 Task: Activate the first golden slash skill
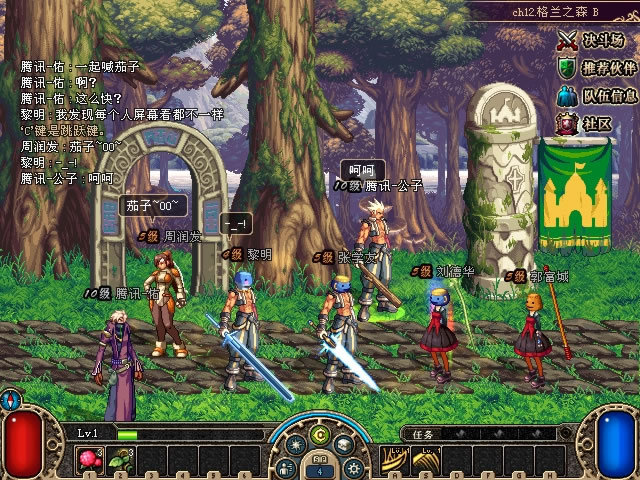pos(395,460)
